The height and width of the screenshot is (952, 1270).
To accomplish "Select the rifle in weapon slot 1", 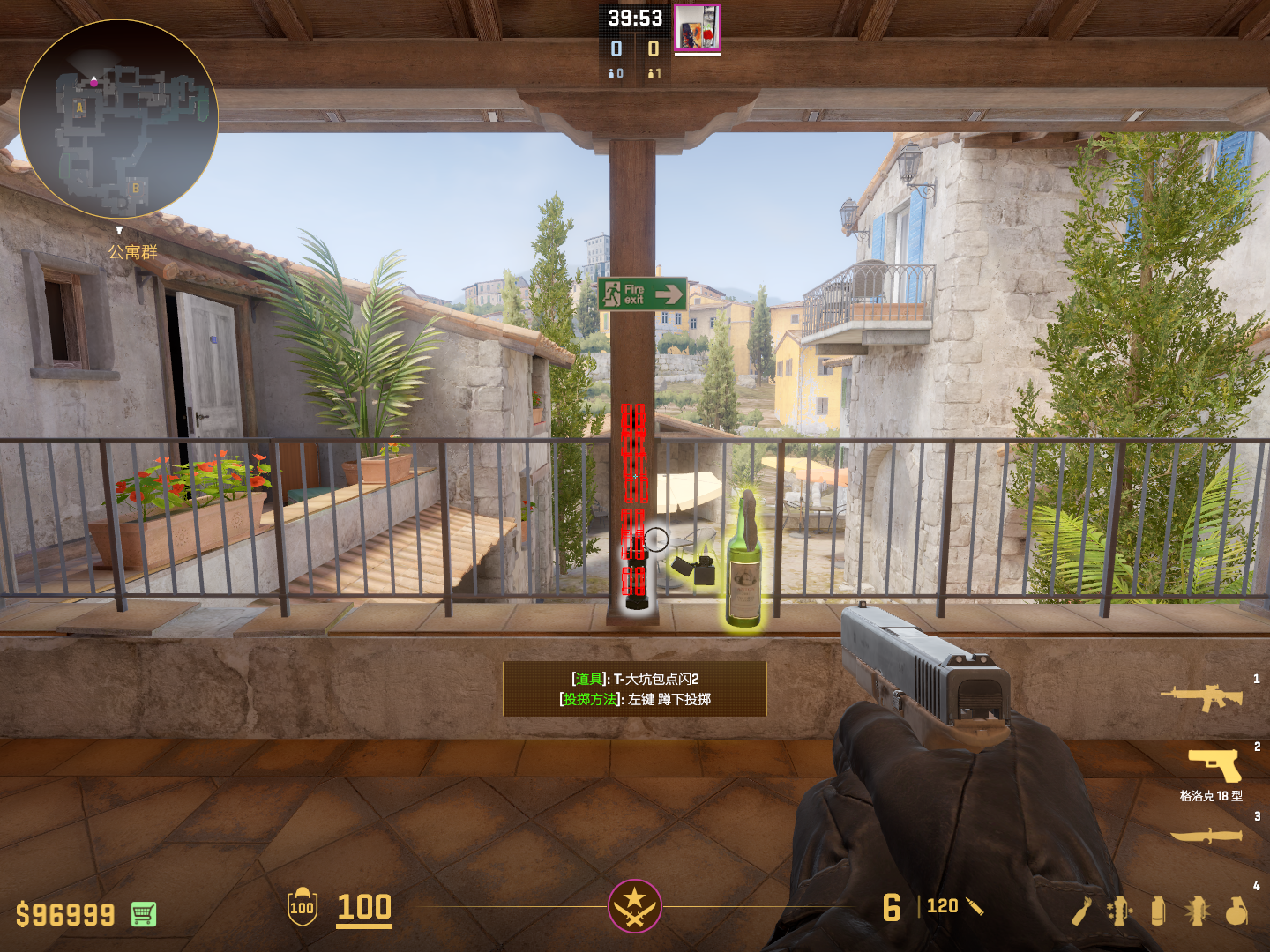I will (1201, 697).
